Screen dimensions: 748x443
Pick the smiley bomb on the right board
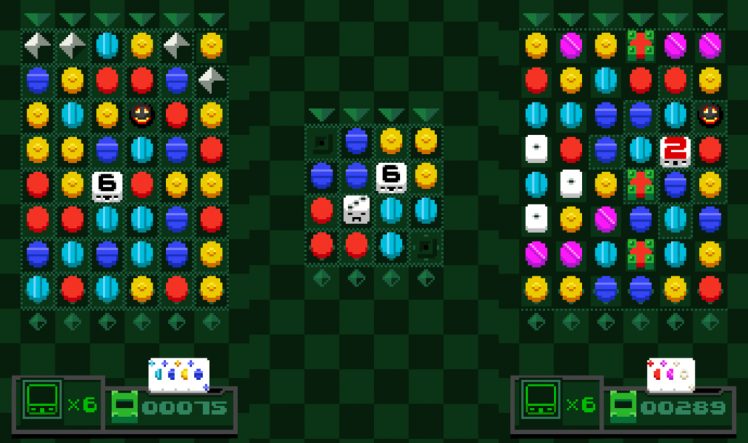coord(710,115)
